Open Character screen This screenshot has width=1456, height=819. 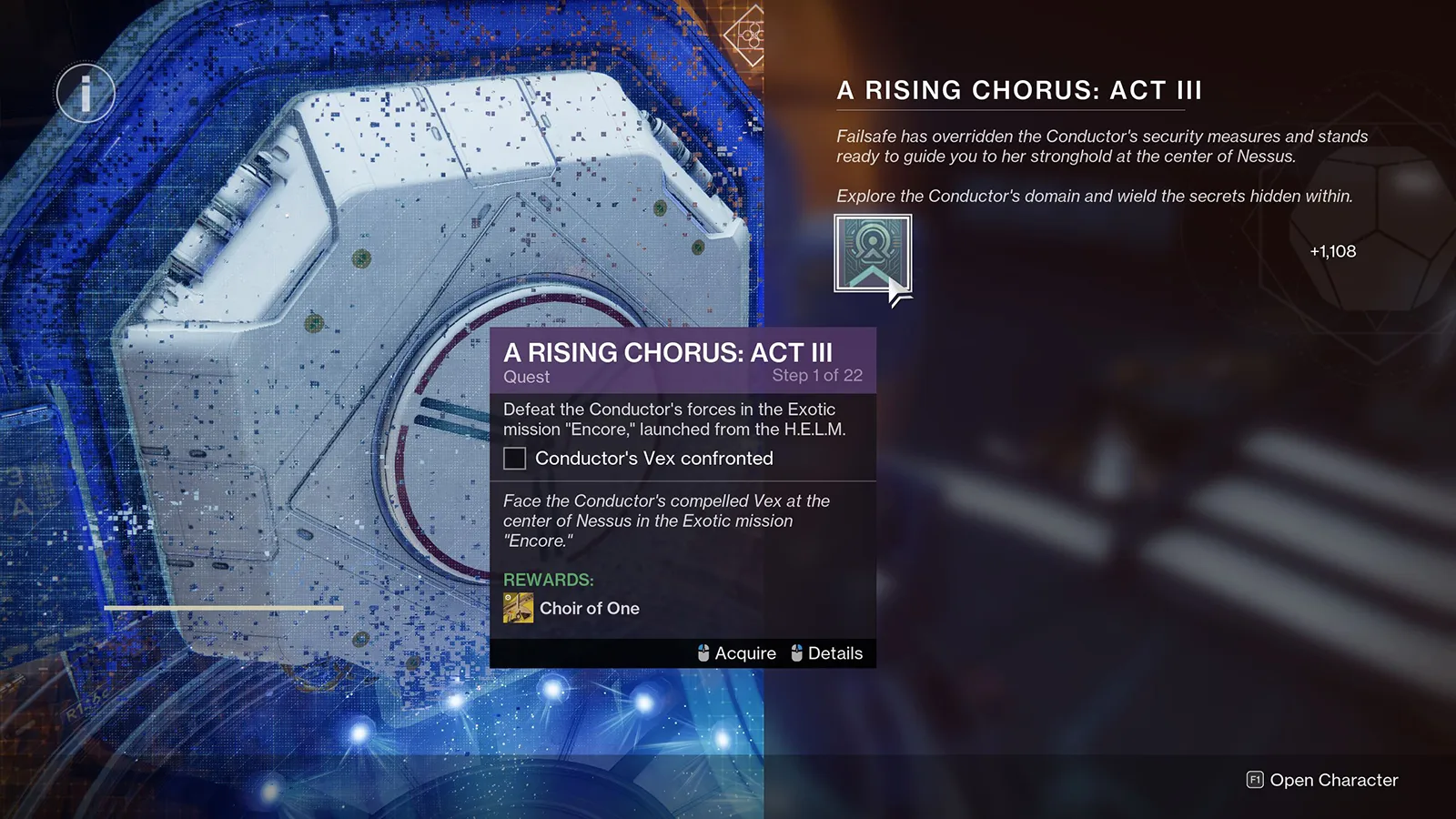pyautogui.click(x=1331, y=780)
